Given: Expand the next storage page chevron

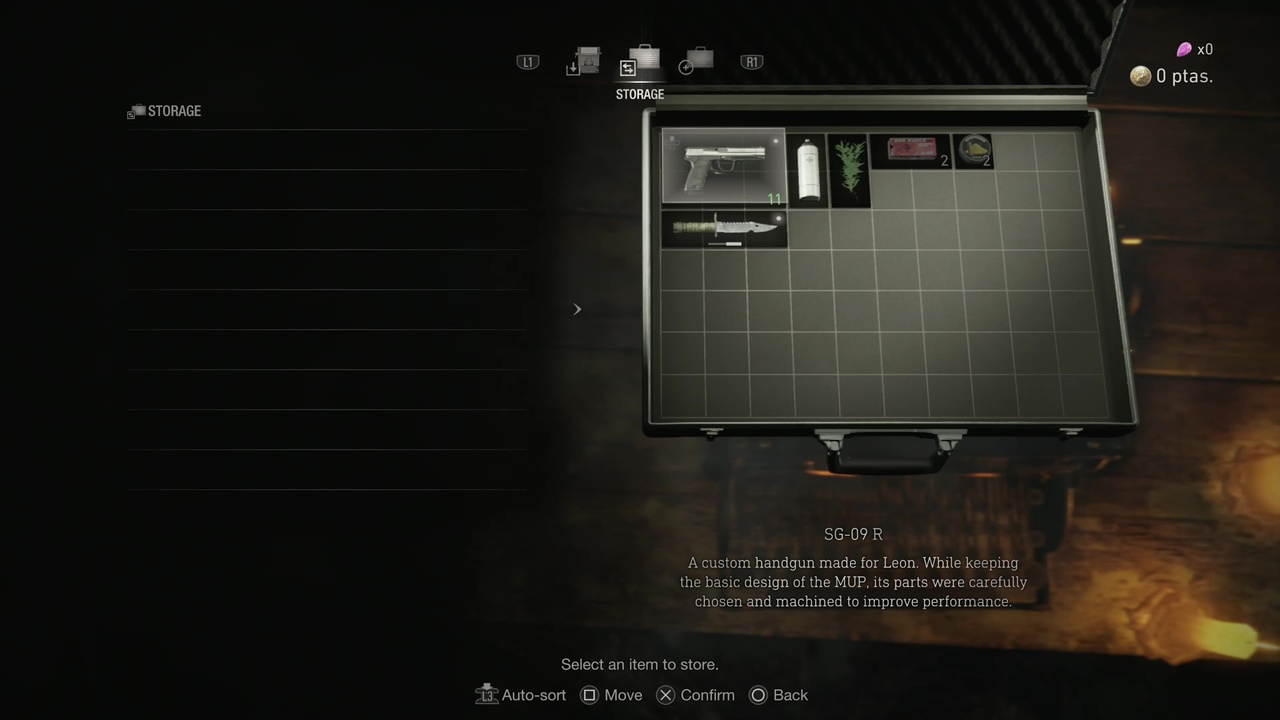Looking at the screenshot, I should 577,309.
